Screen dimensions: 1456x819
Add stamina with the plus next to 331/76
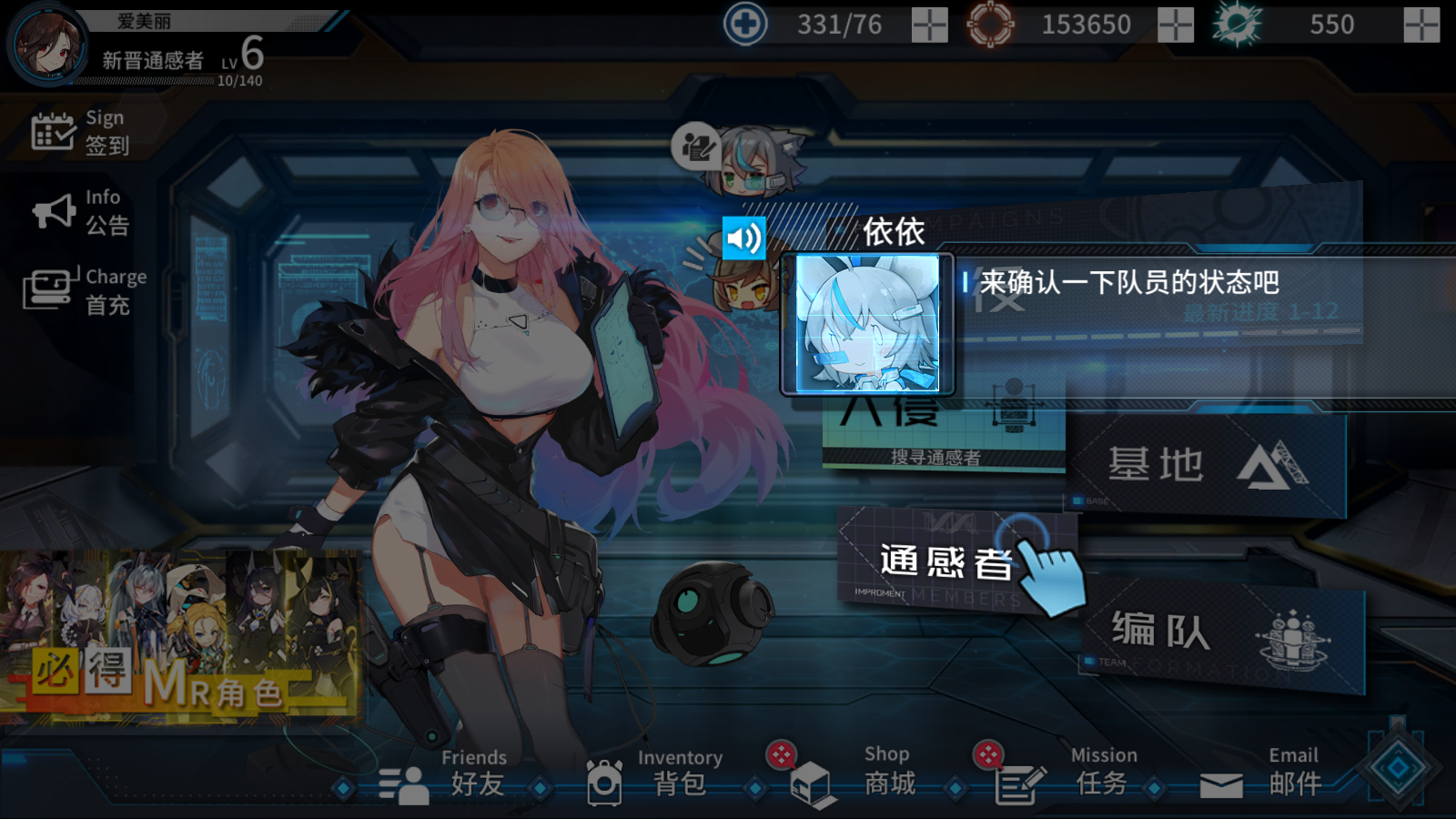tap(929, 25)
